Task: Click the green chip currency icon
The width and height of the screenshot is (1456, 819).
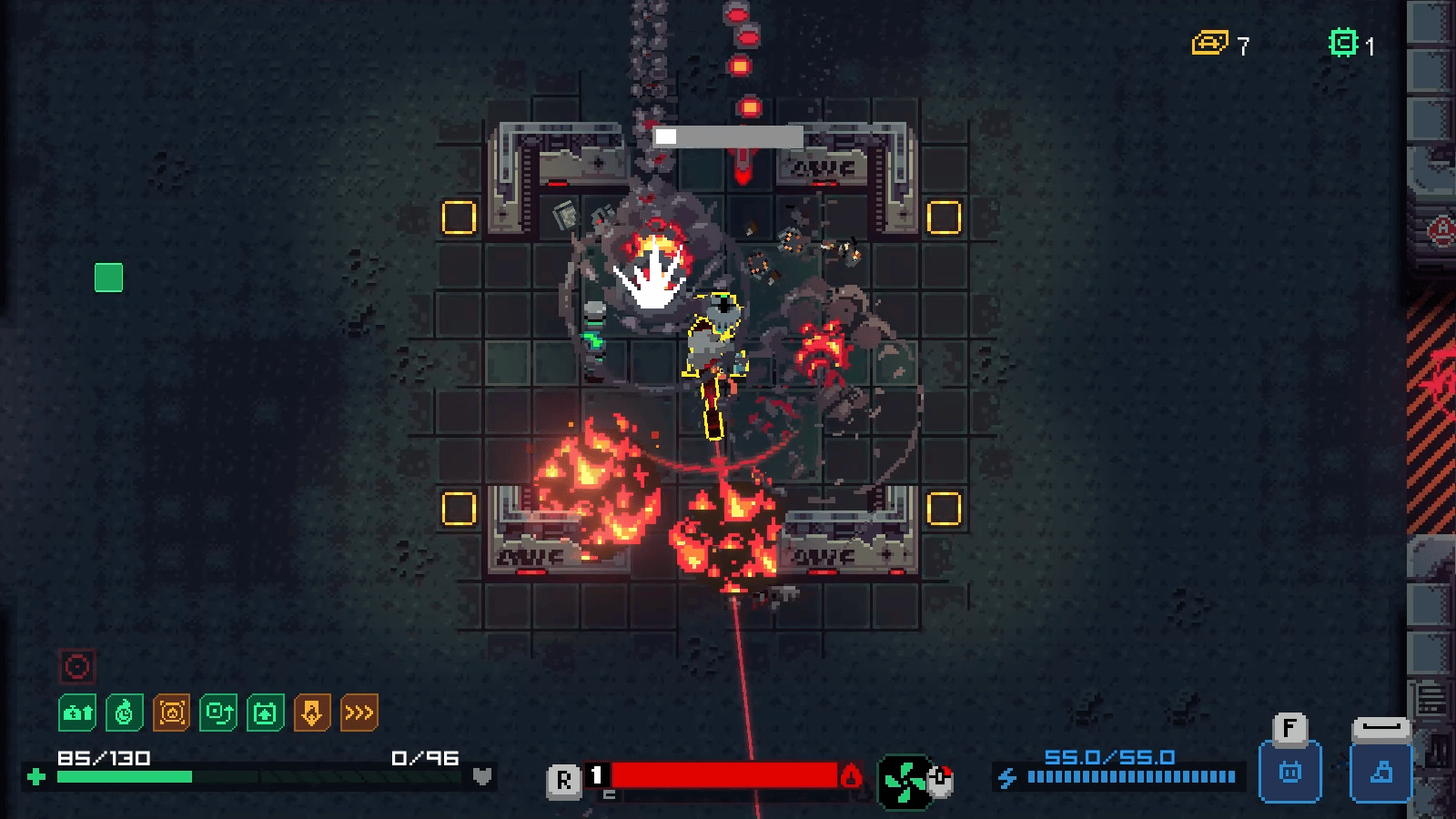Action: (1343, 43)
